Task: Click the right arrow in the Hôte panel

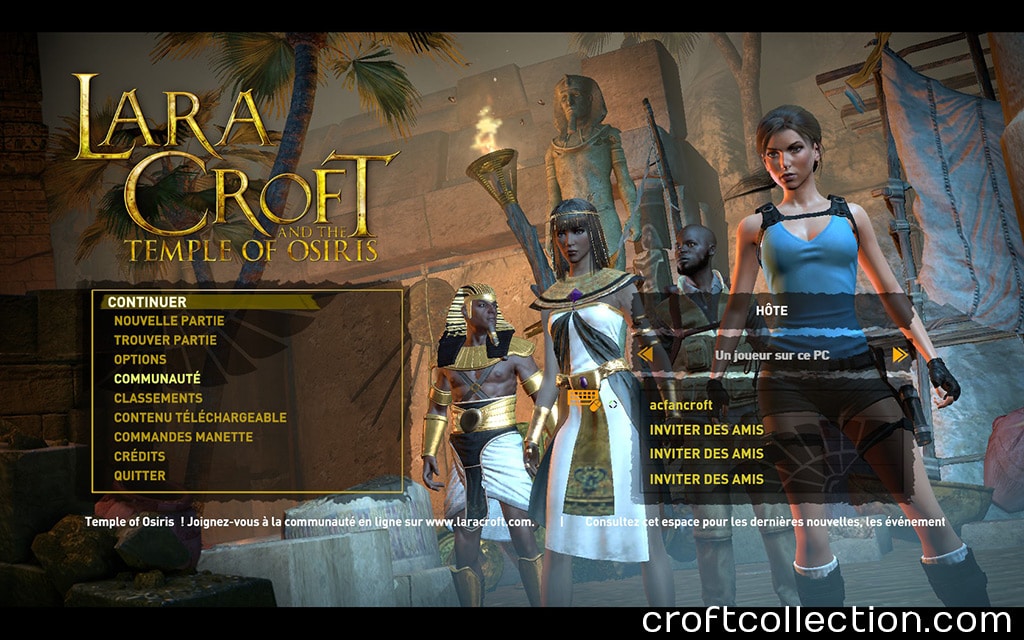Action: click(900, 354)
